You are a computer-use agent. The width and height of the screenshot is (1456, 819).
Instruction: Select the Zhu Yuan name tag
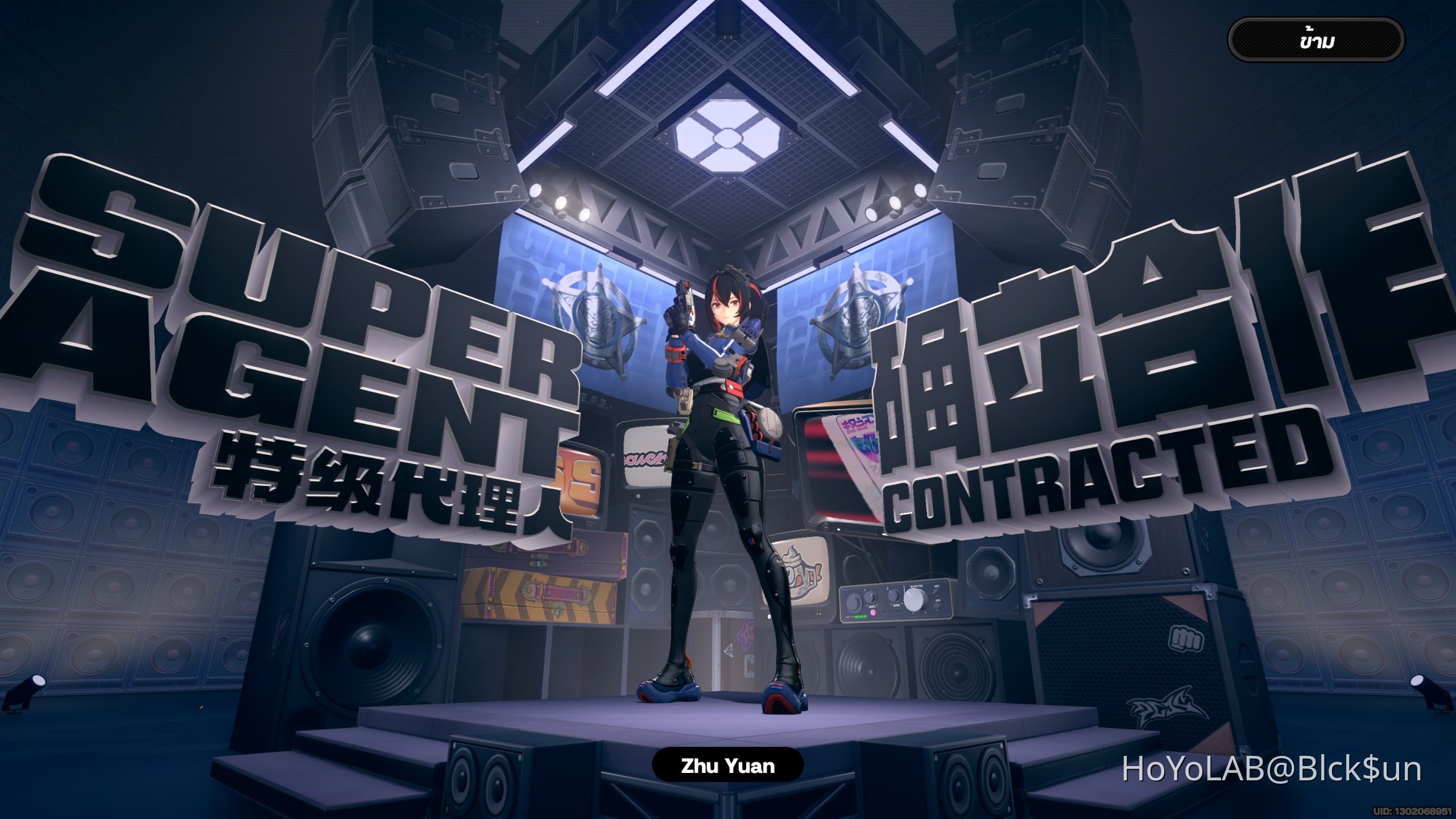pos(728,766)
